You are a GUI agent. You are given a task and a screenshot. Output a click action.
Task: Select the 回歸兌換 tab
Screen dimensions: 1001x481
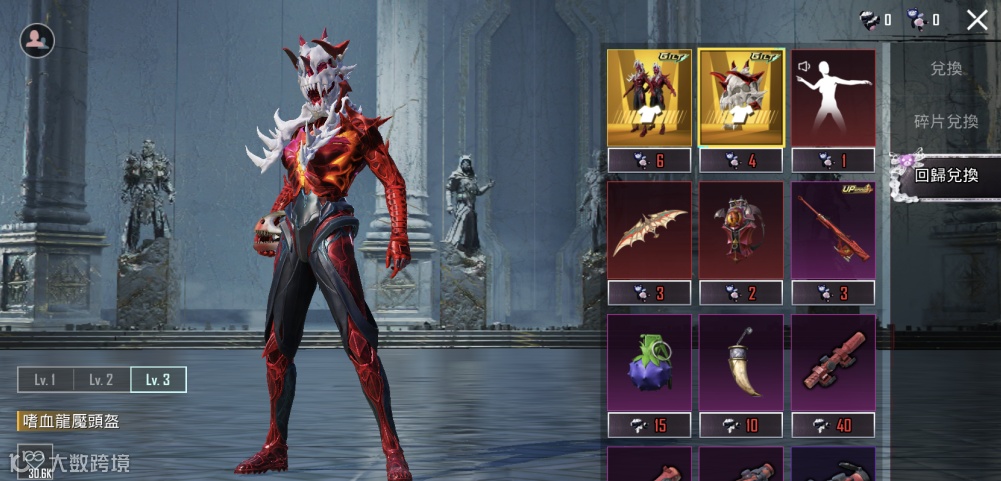pyautogui.click(x=946, y=175)
